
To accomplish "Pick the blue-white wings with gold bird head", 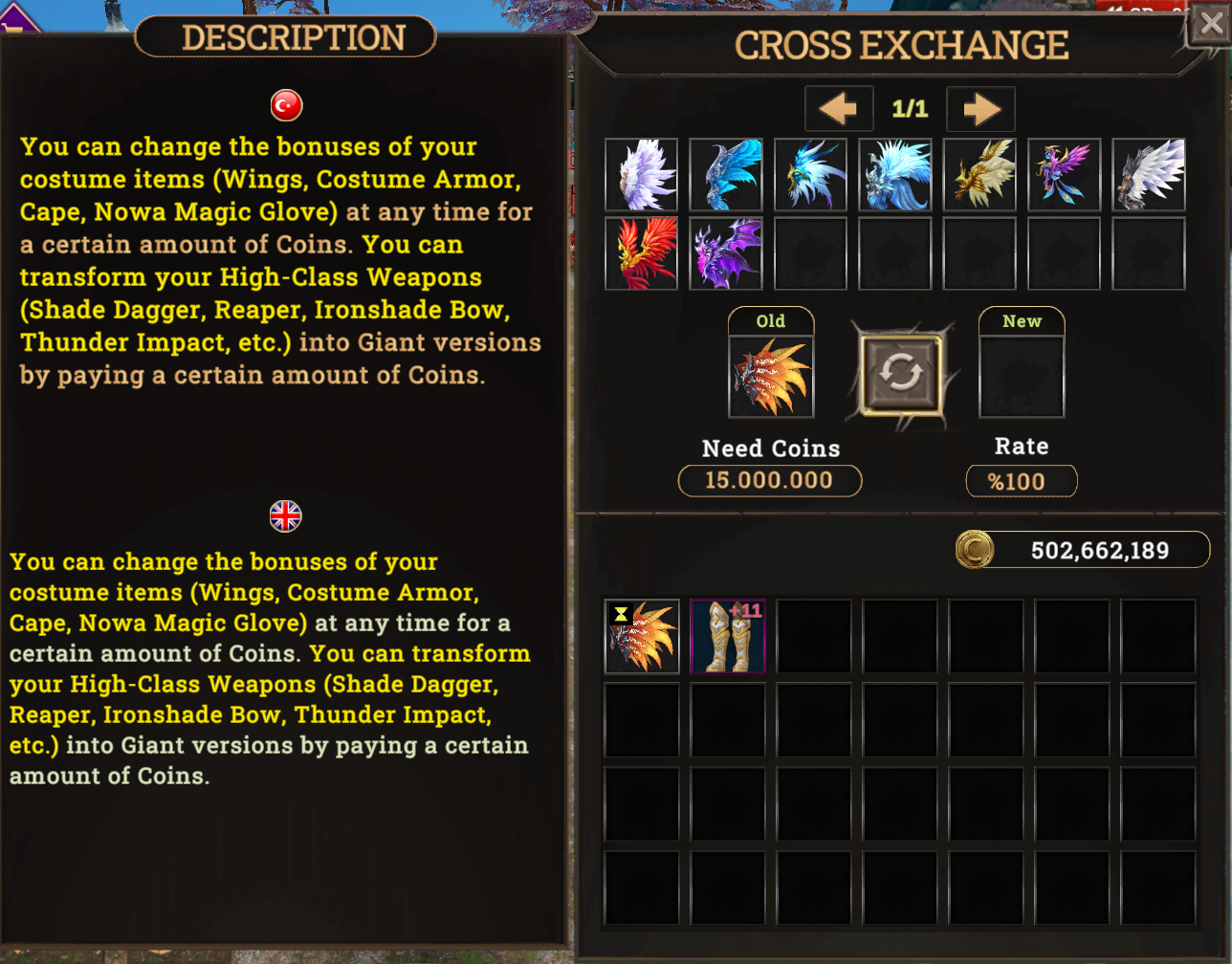I will (810, 175).
